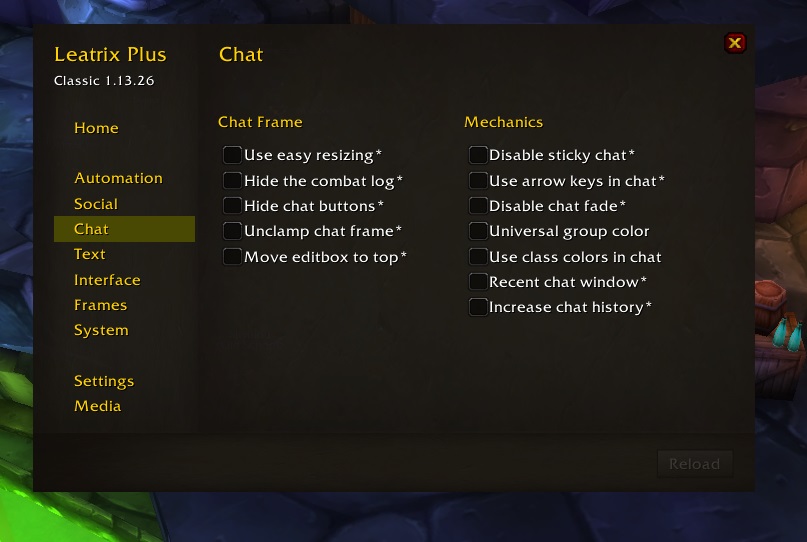Check Unclamp chat frame
The image size is (807, 542).
point(233,231)
